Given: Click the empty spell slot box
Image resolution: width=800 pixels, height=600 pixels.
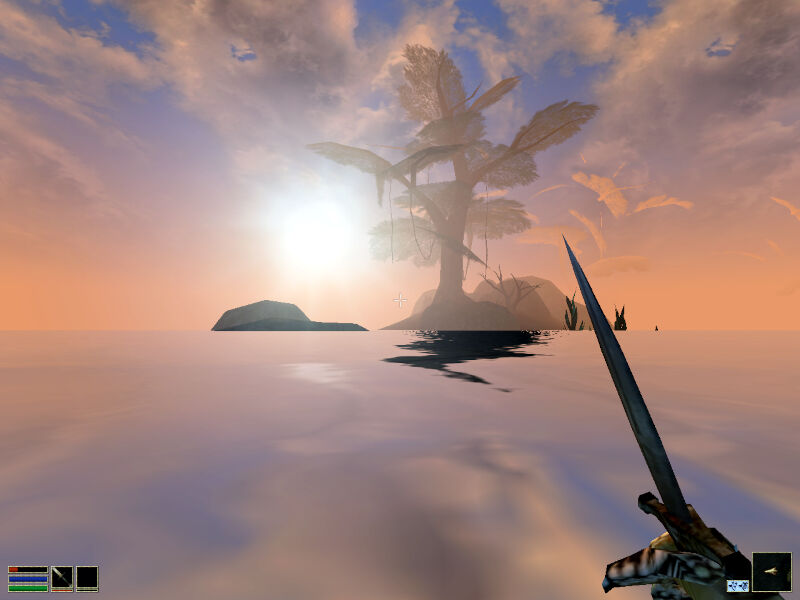Looking at the screenshot, I should pyautogui.click(x=87, y=578).
